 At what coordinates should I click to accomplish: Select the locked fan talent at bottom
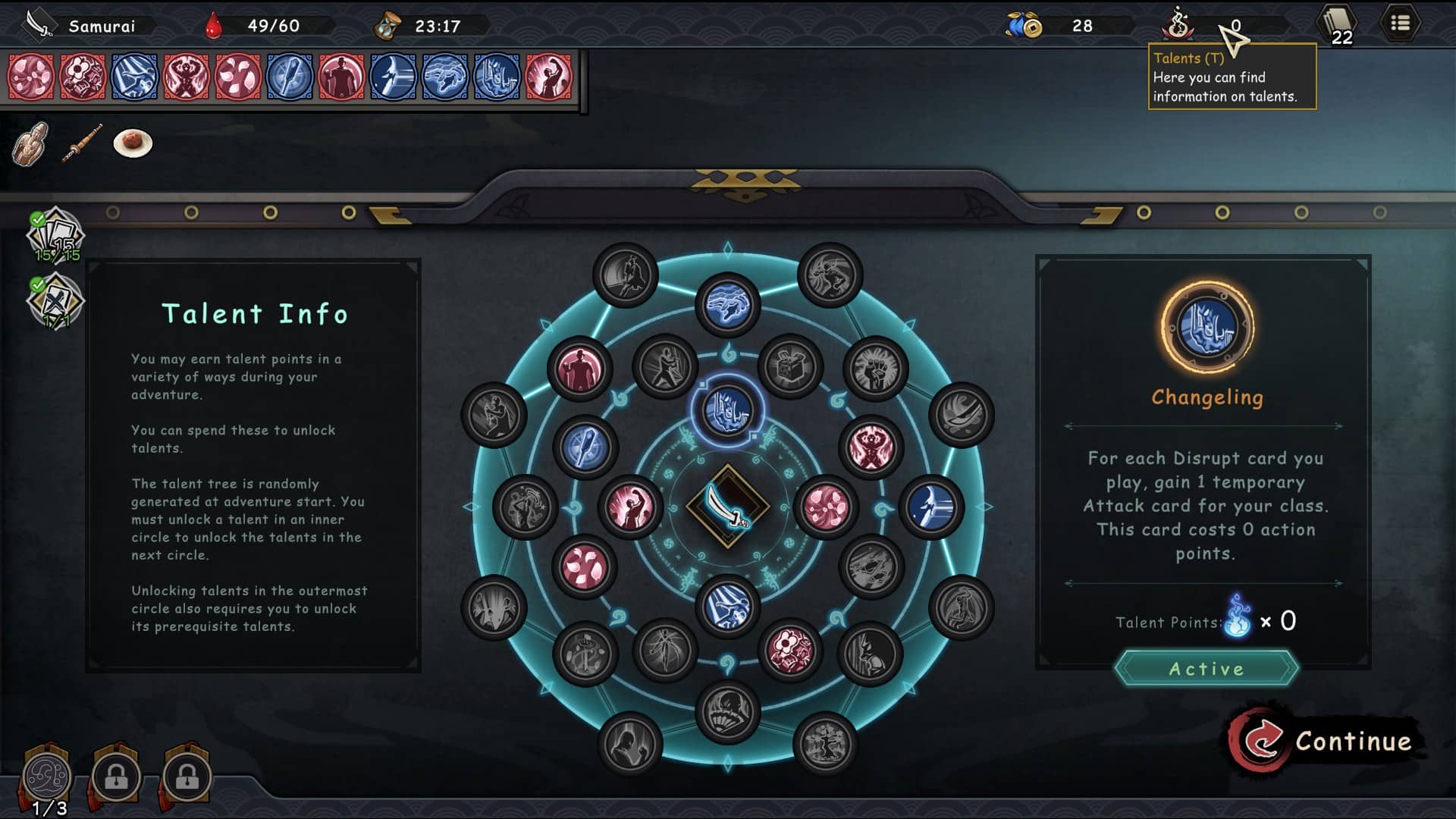pos(727,711)
